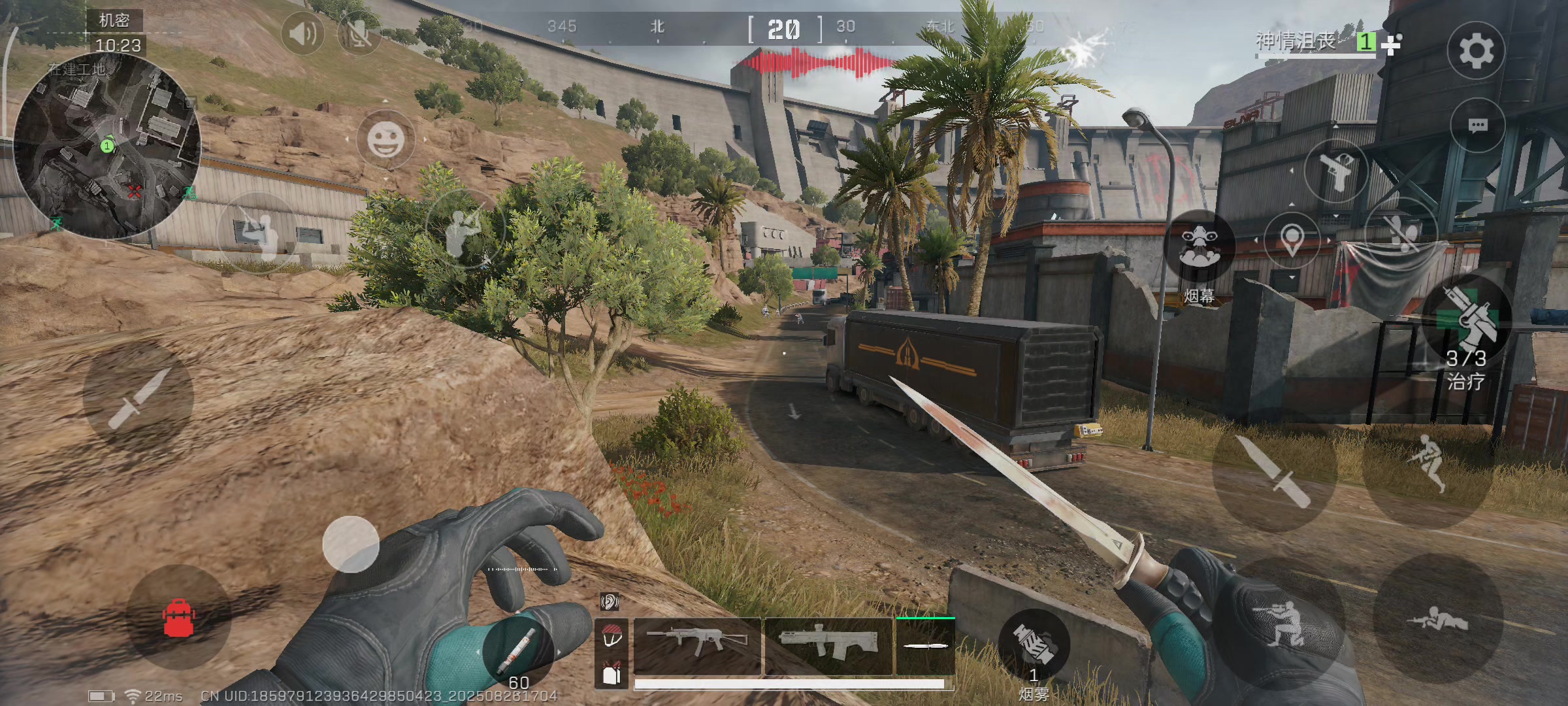
Task: Open the chat message bubble
Action: tap(1478, 125)
